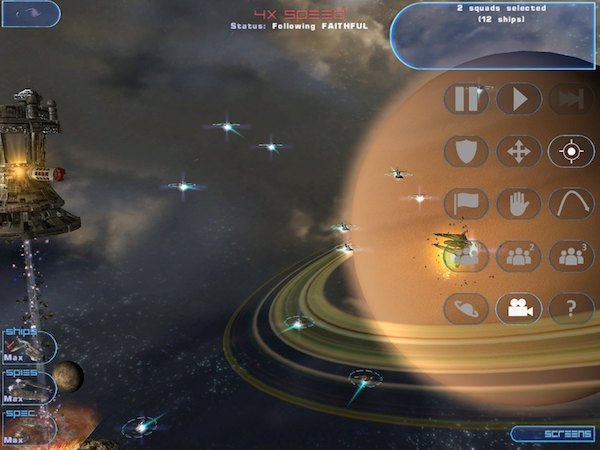Viewport: 600px width, 450px height.
Task: Select squad group two
Action: coord(519,256)
